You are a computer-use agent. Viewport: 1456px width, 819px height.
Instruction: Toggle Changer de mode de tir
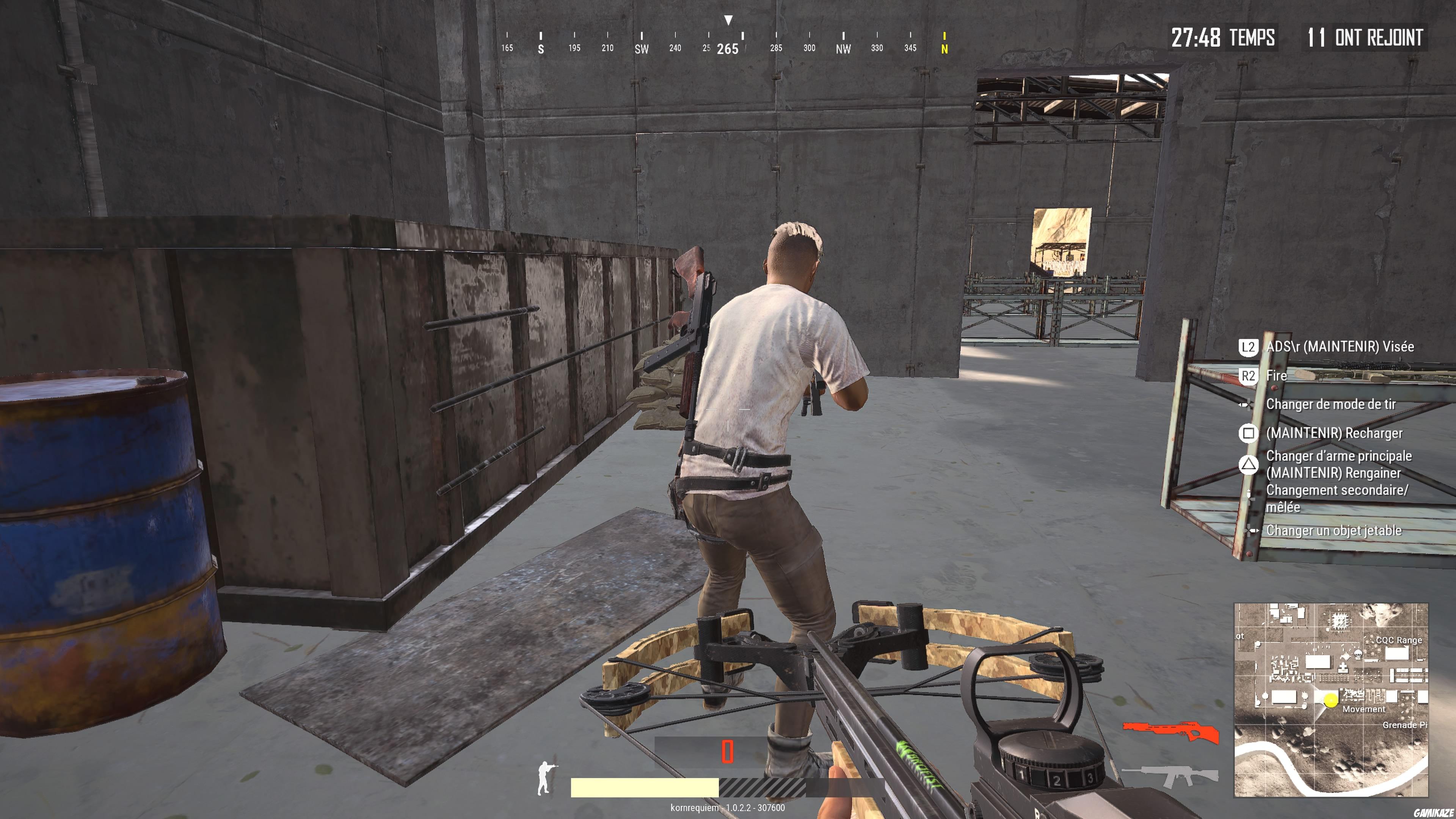tap(1331, 405)
